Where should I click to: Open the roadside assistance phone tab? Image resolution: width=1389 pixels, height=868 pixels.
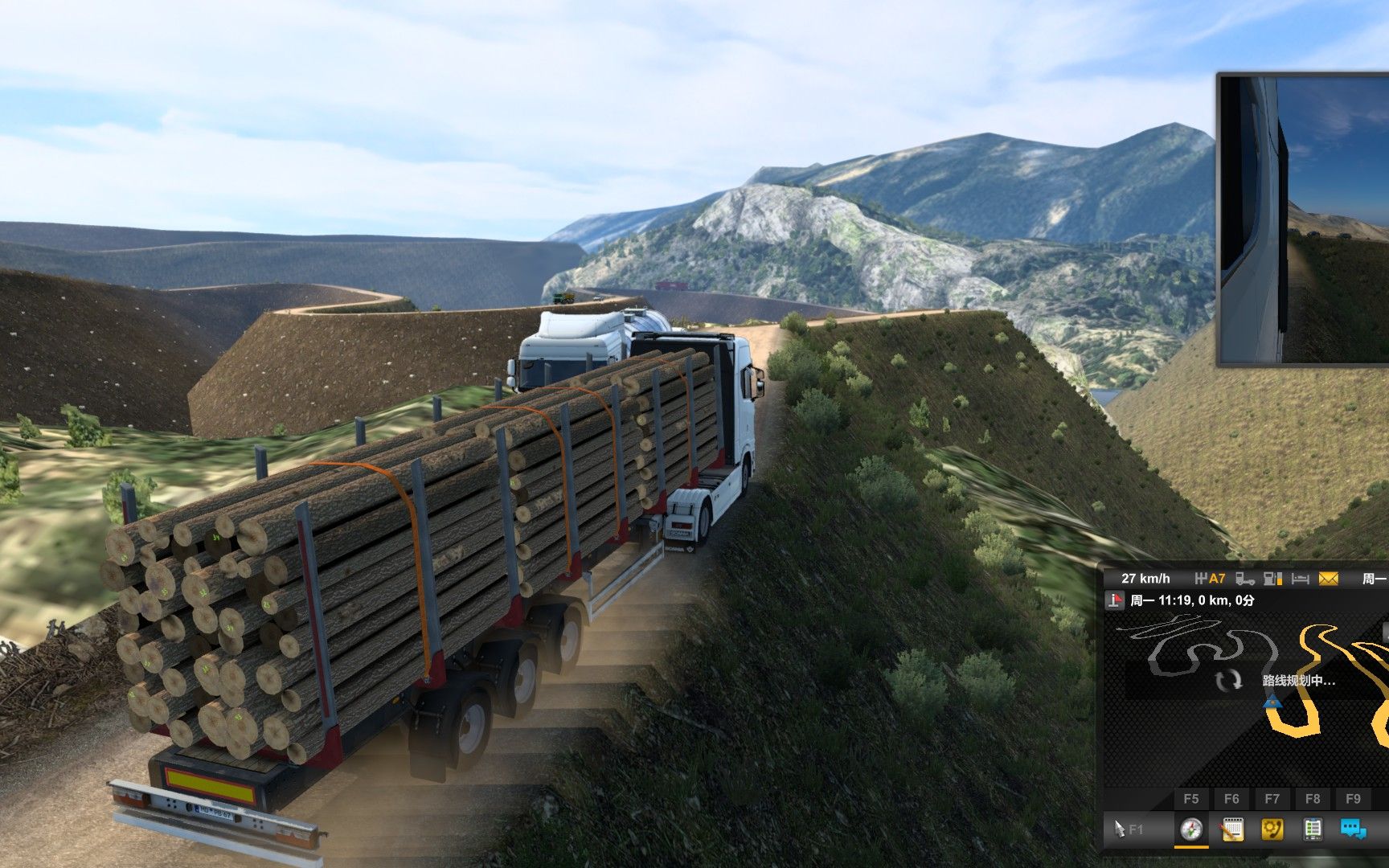(x=1272, y=829)
